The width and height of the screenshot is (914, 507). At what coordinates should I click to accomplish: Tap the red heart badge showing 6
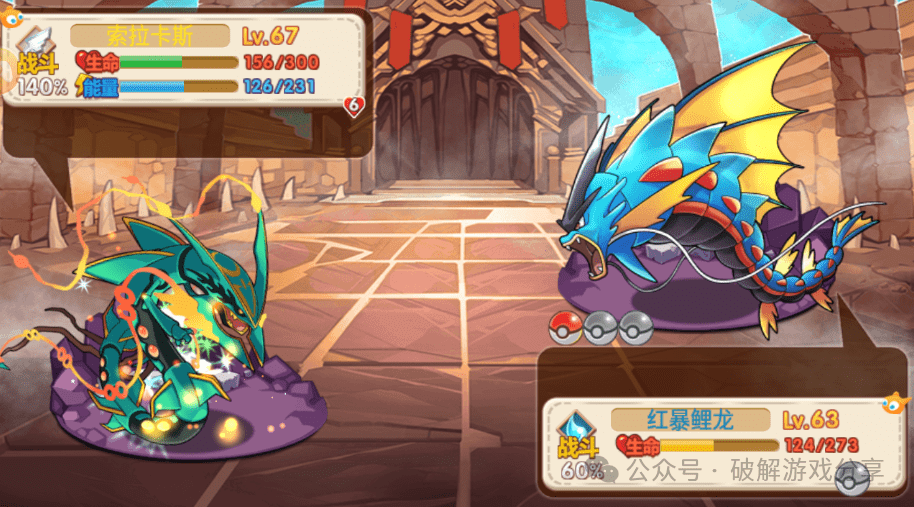(x=353, y=105)
